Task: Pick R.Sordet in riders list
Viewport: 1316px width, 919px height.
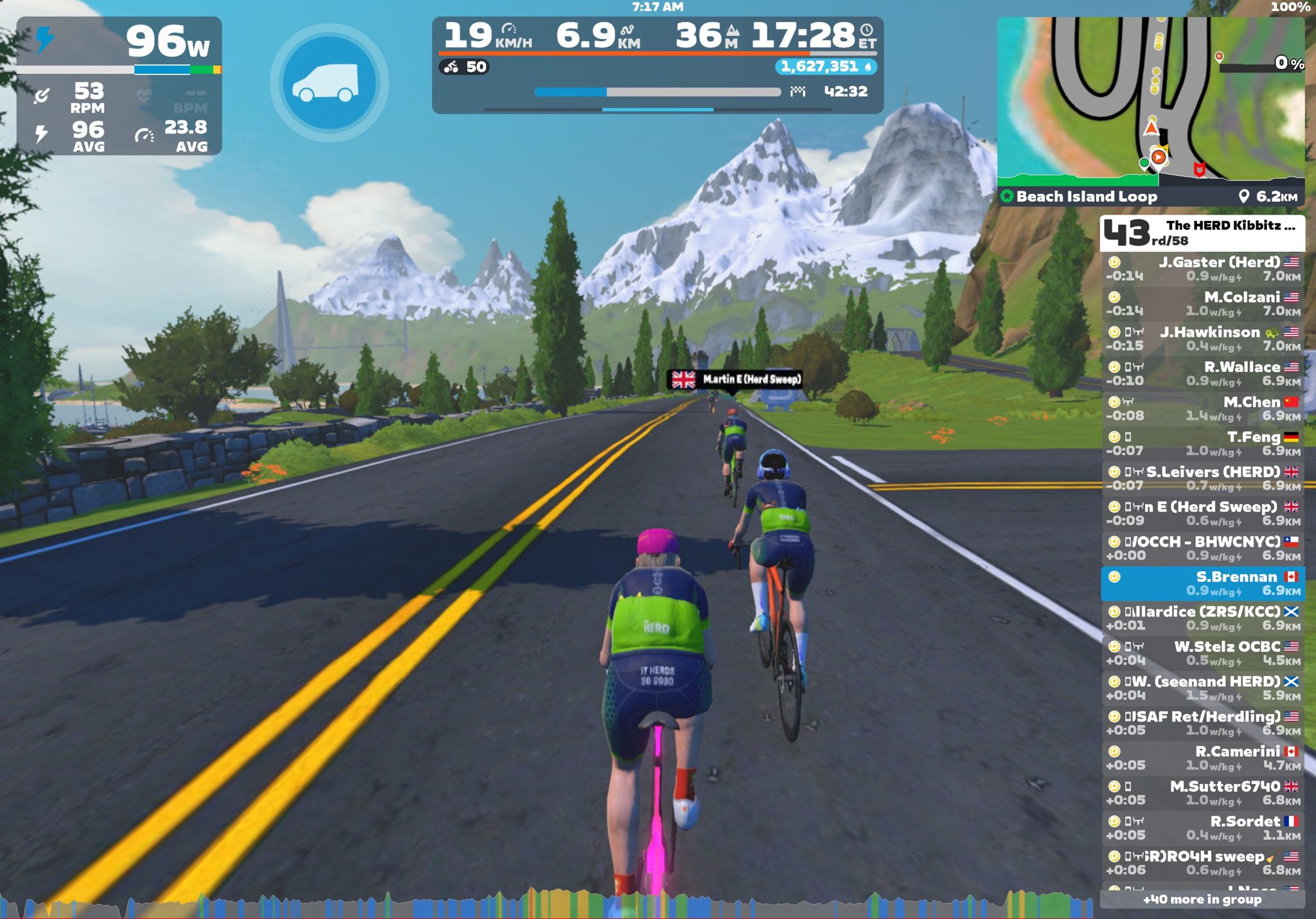Action: (1202, 828)
